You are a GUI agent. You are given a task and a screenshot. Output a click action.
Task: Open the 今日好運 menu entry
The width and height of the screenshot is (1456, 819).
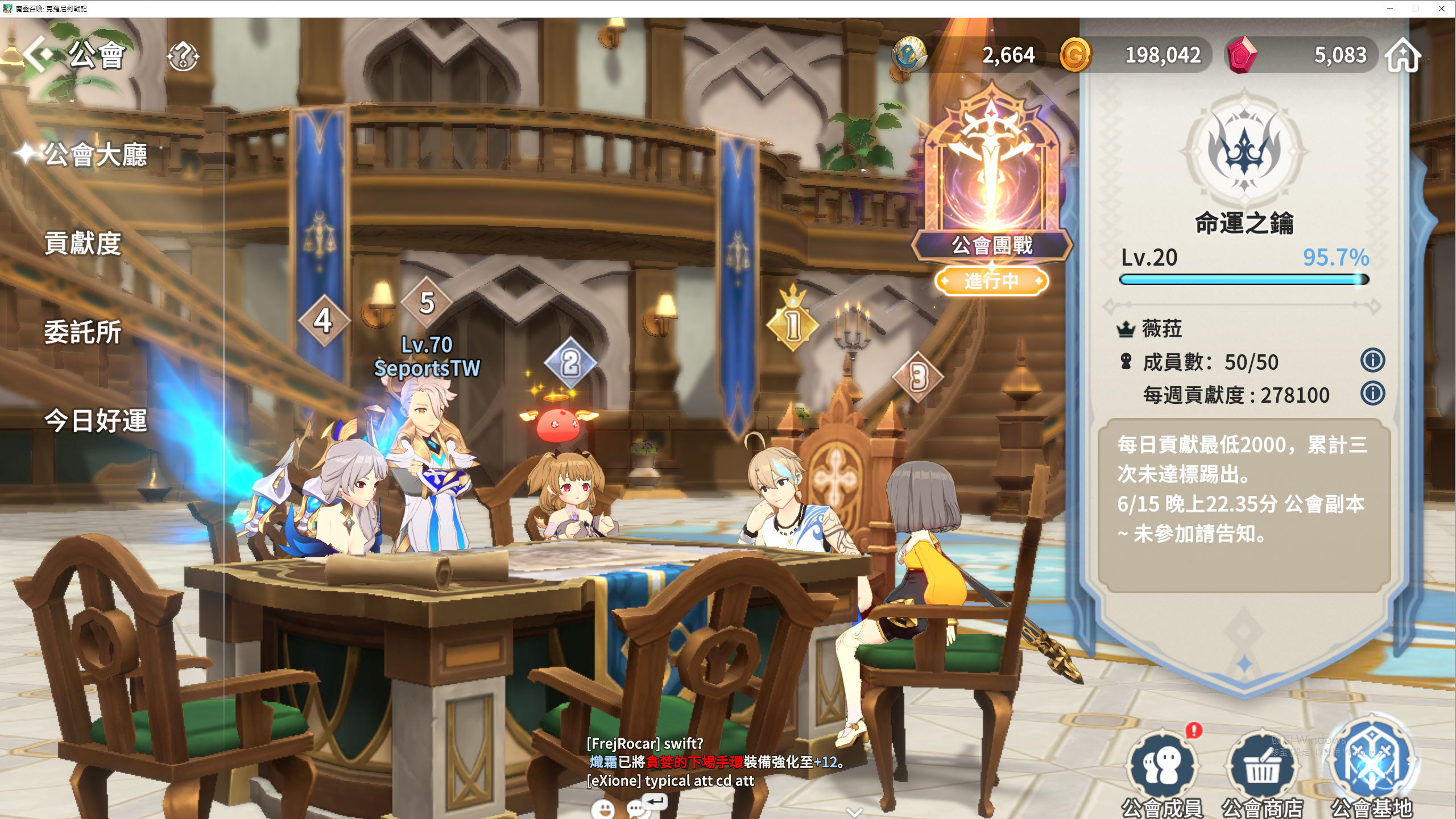96,421
